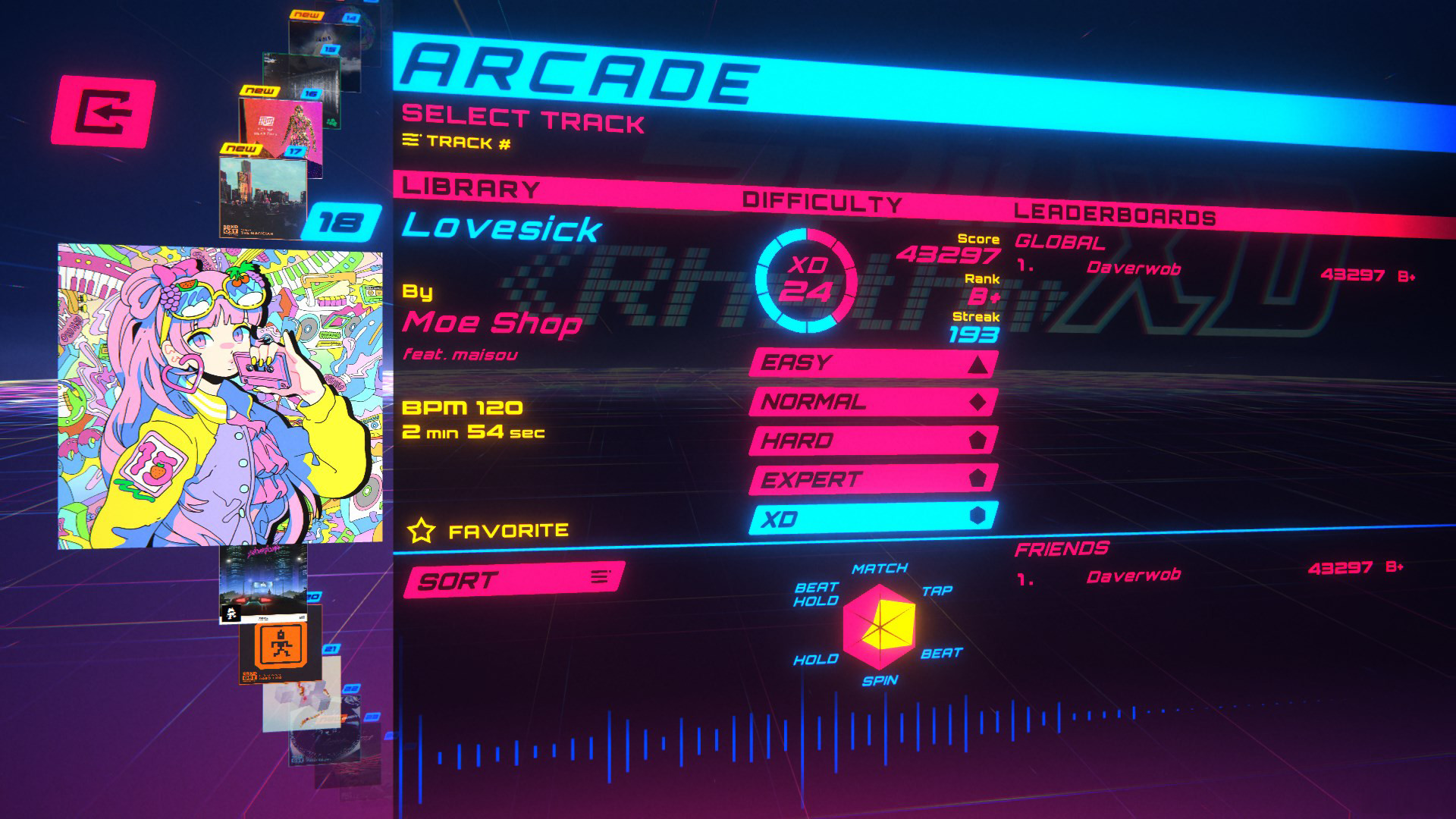Toggle Lovesick as a favorite with the star

[x=422, y=529]
